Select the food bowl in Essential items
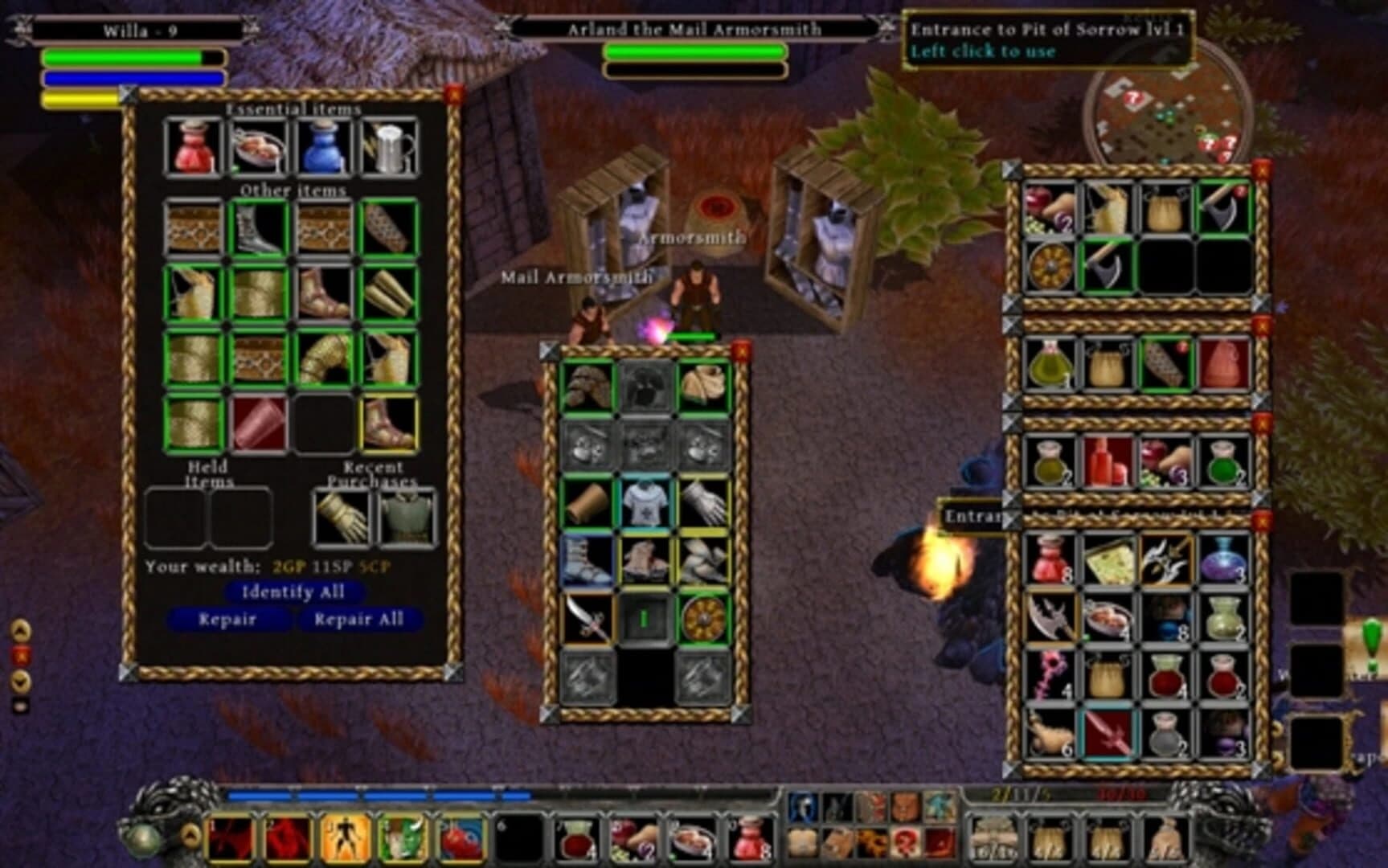The width and height of the screenshot is (1388, 868). [x=256, y=147]
